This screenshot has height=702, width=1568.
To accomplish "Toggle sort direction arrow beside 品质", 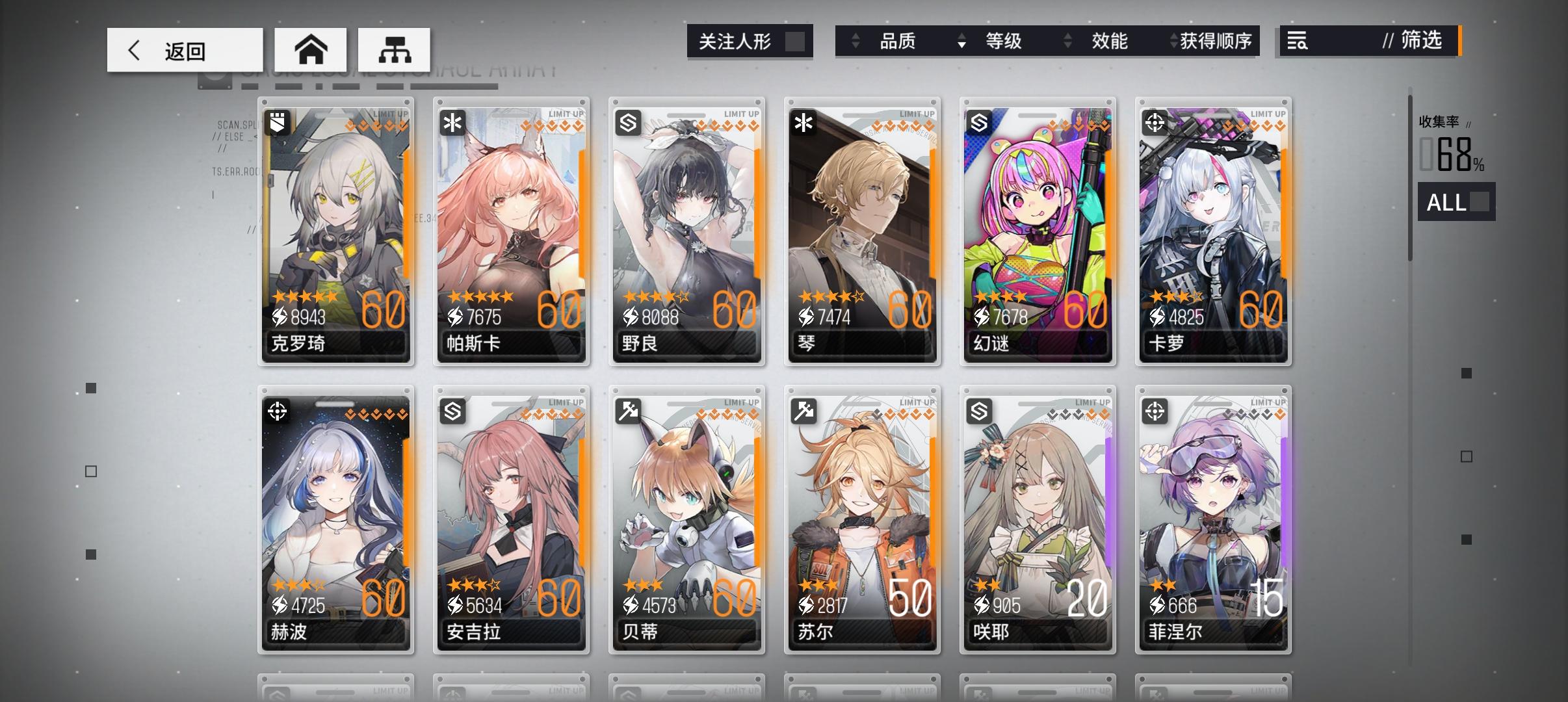I will [856, 41].
